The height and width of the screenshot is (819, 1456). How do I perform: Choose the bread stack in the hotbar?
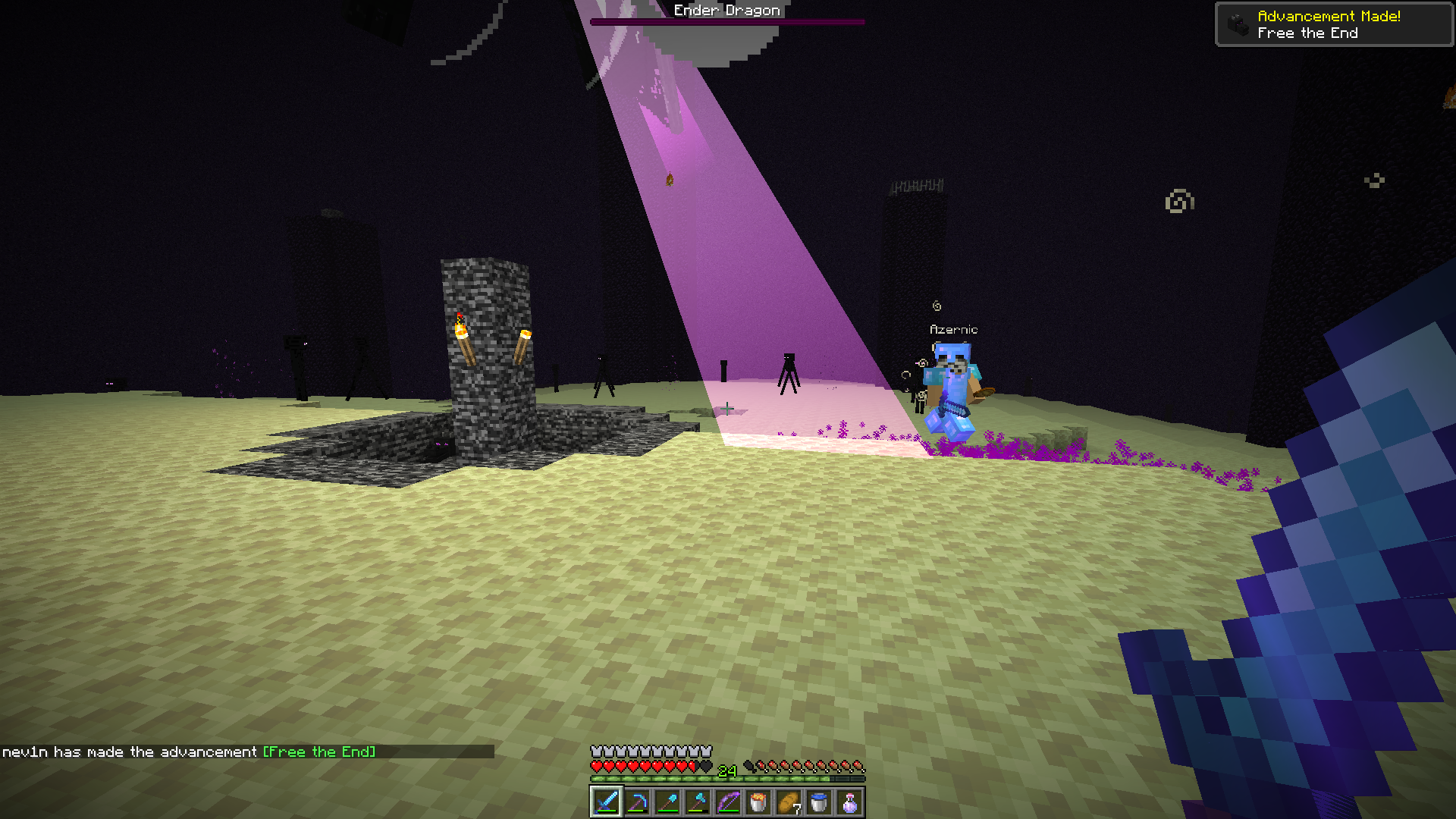(789, 802)
